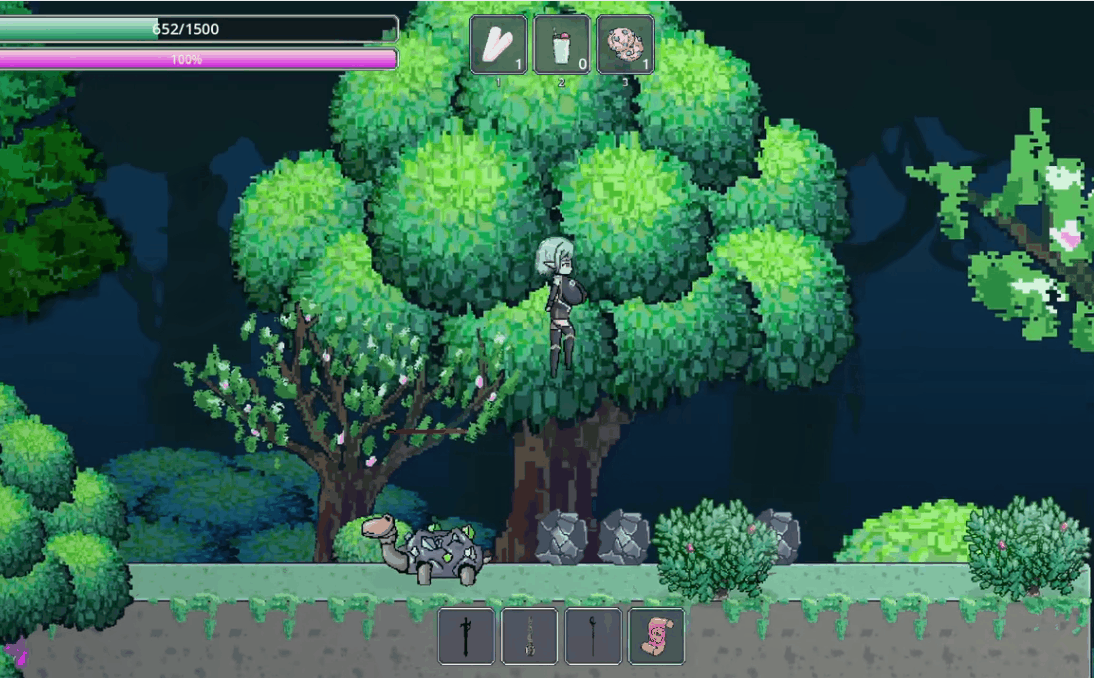Equip the black sword weapon slot
The image size is (1094, 678).
pos(466,636)
